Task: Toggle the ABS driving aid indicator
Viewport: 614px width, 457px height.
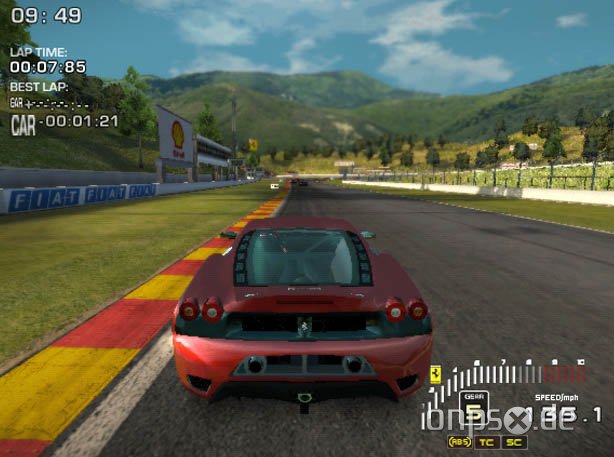Action: [461, 441]
